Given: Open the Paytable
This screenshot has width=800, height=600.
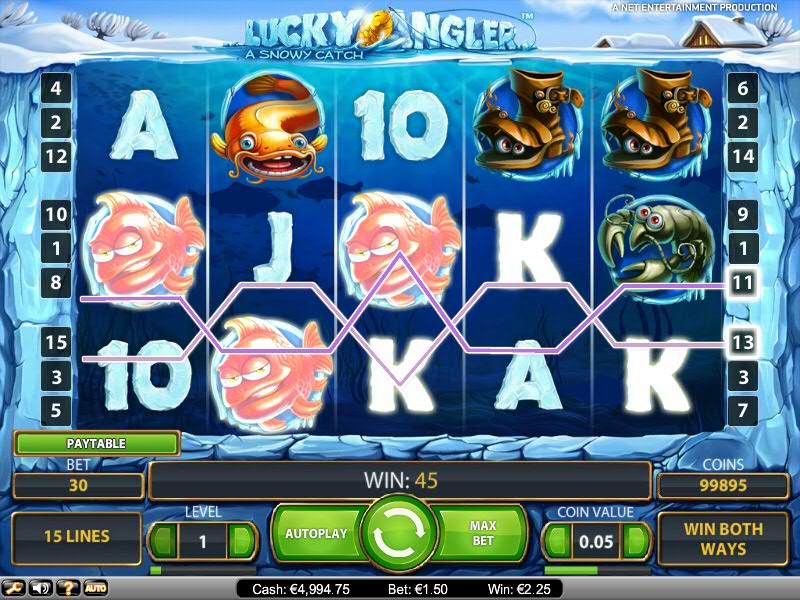Looking at the screenshot, I should (96, 443).
